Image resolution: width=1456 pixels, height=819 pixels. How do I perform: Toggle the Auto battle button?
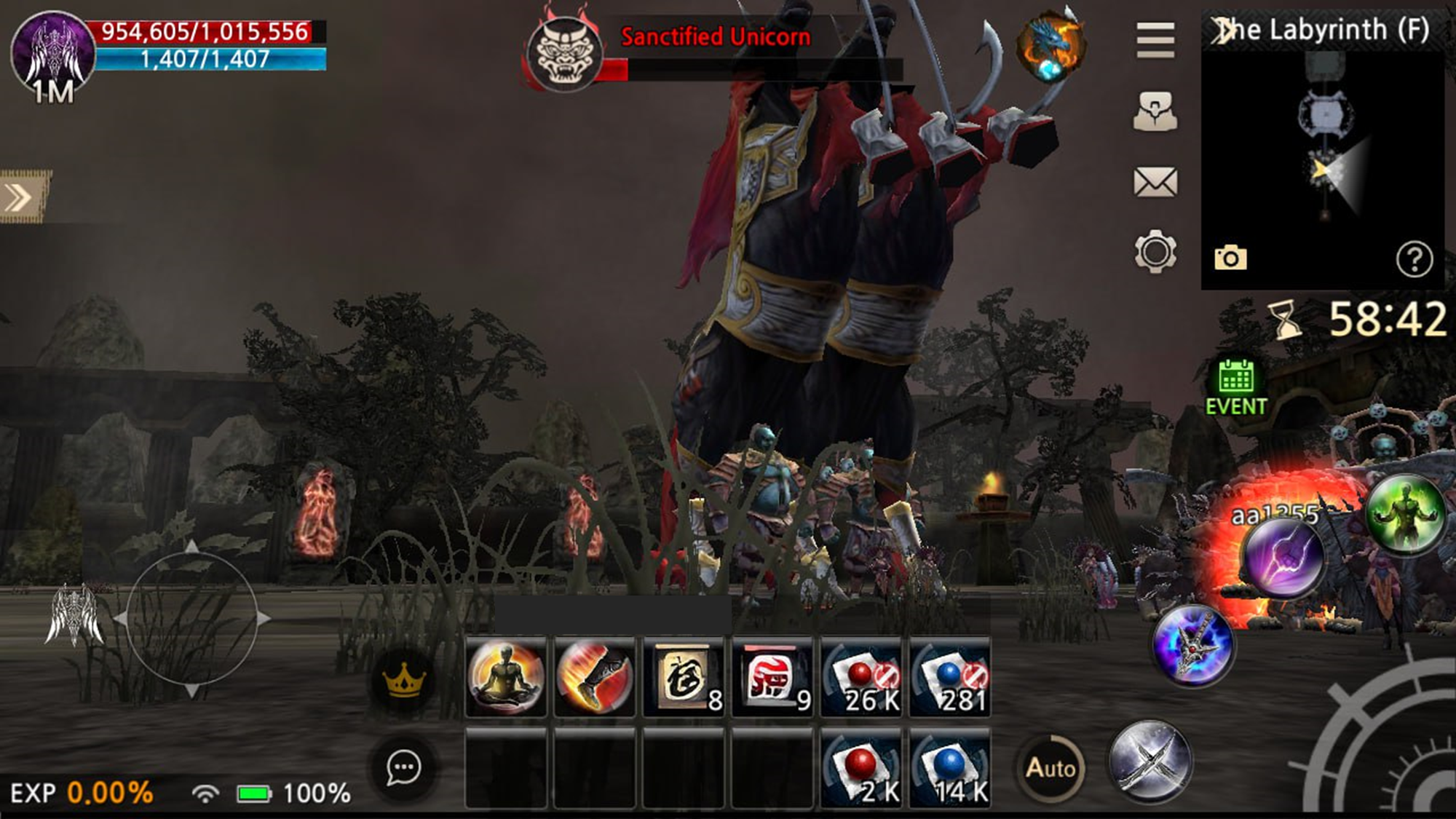pyautogui.click(x=1051, y=767)
